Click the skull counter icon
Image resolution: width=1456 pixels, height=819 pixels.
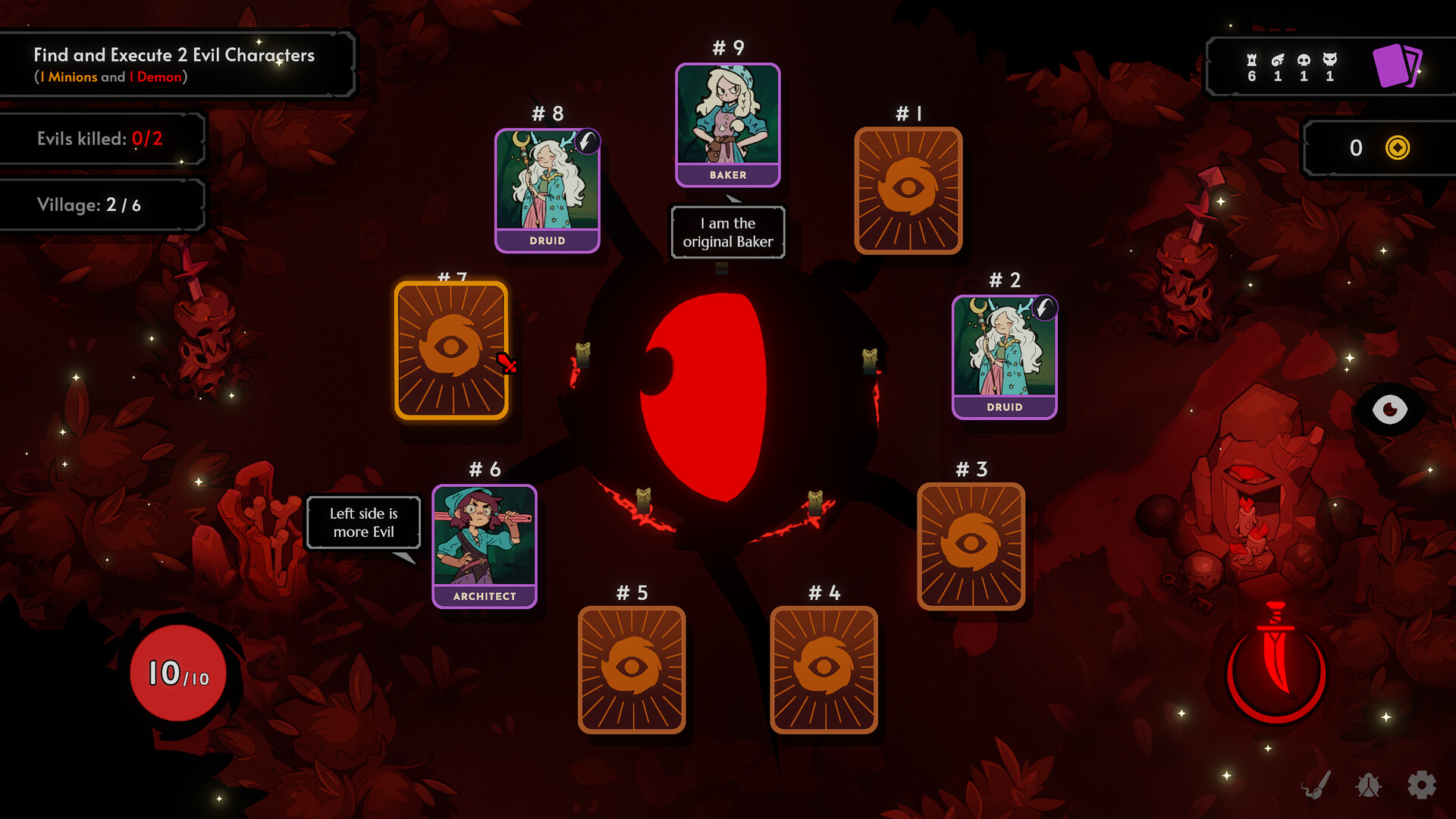click(1303, 59)
